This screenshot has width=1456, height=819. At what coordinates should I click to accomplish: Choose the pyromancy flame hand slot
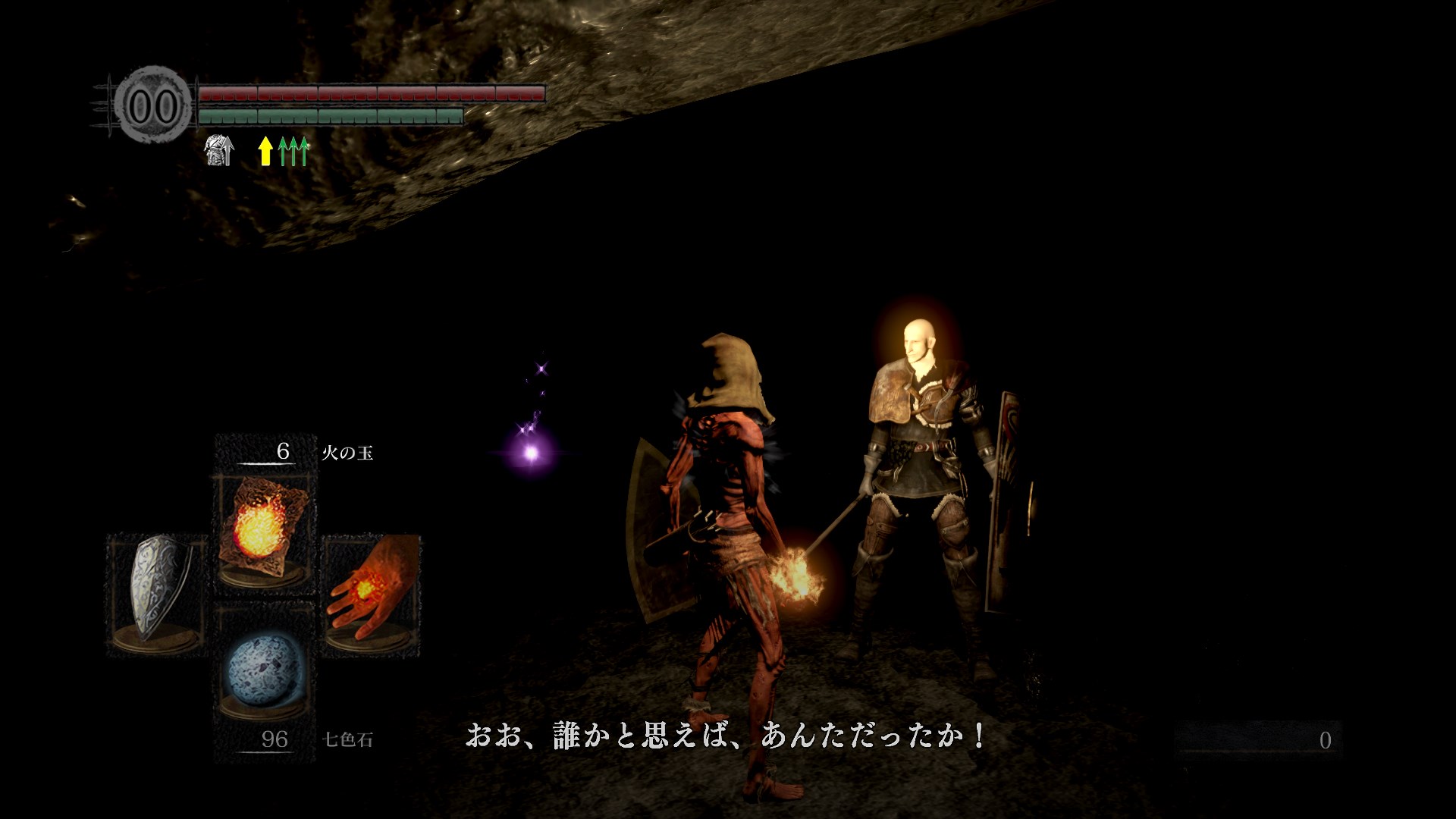pyautogui.click(x=371, y=591)
